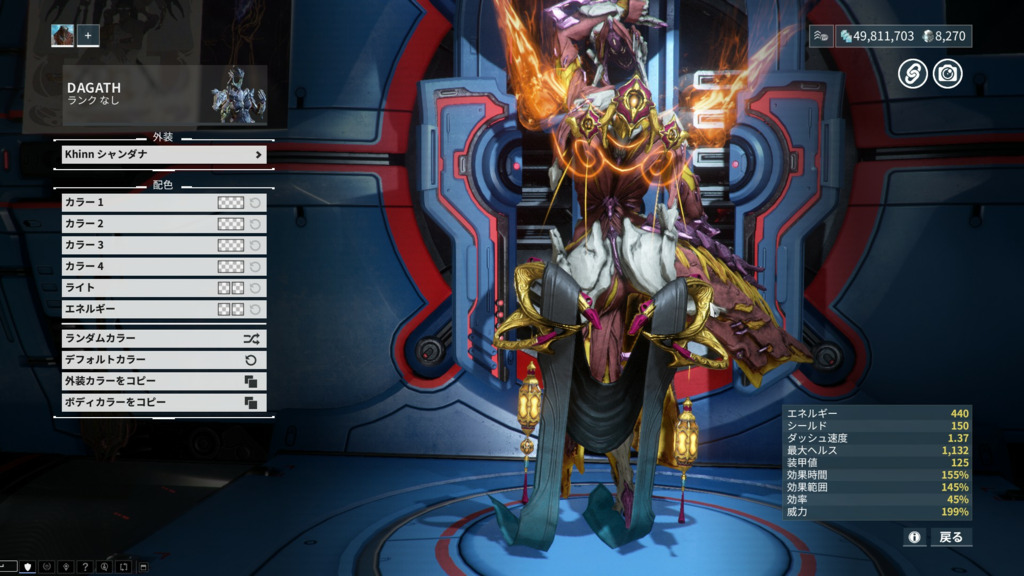Apply ランダムカラー random colours
The width and height of the screenshot is (1024, 576).
click(164, 338)
